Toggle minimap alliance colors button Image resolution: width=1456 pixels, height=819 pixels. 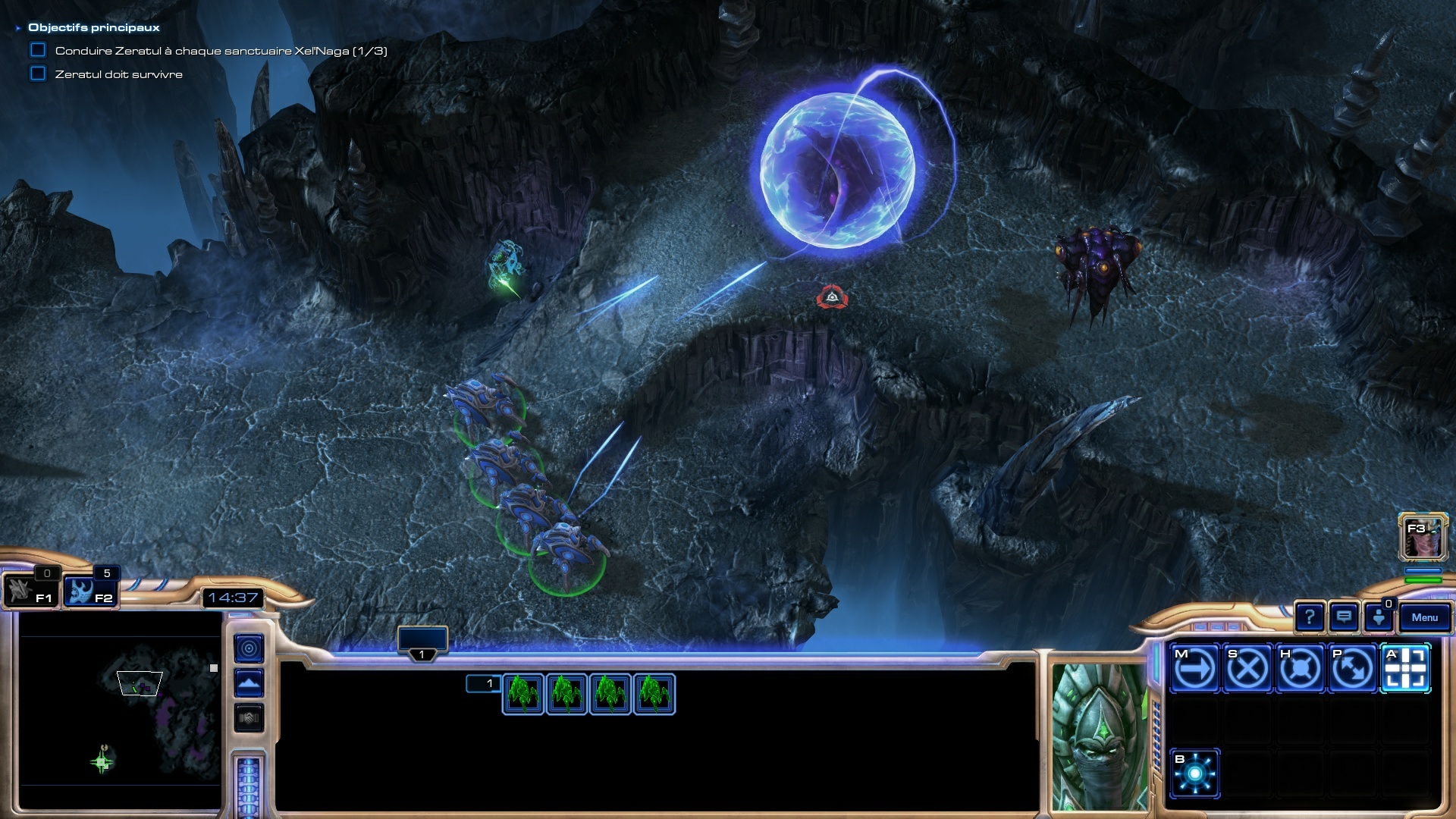click(x=249, y=717)
